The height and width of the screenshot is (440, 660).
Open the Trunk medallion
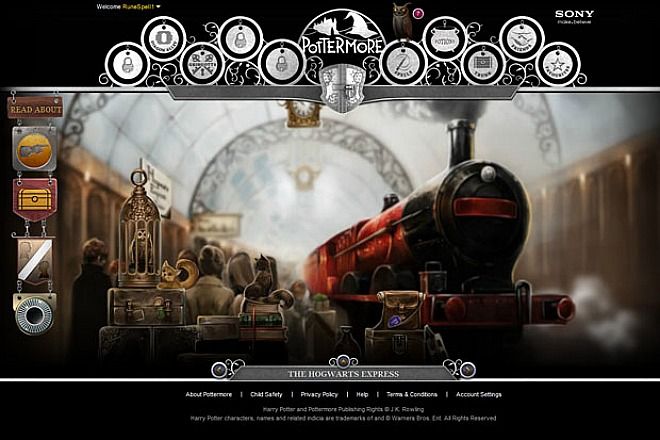click(x=482, y=64)
